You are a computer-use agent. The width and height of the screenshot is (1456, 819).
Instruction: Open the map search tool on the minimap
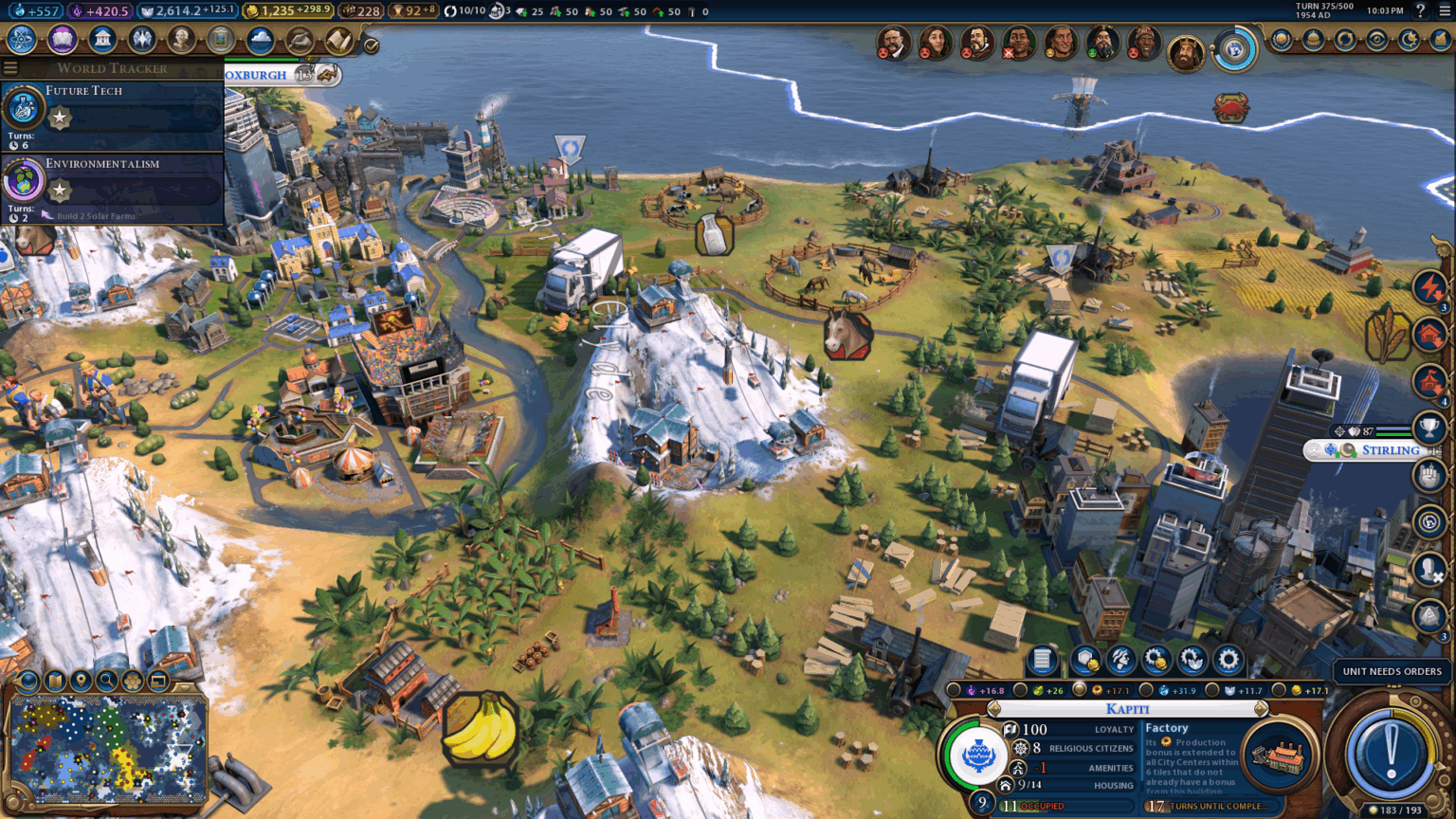coord(107,681)
